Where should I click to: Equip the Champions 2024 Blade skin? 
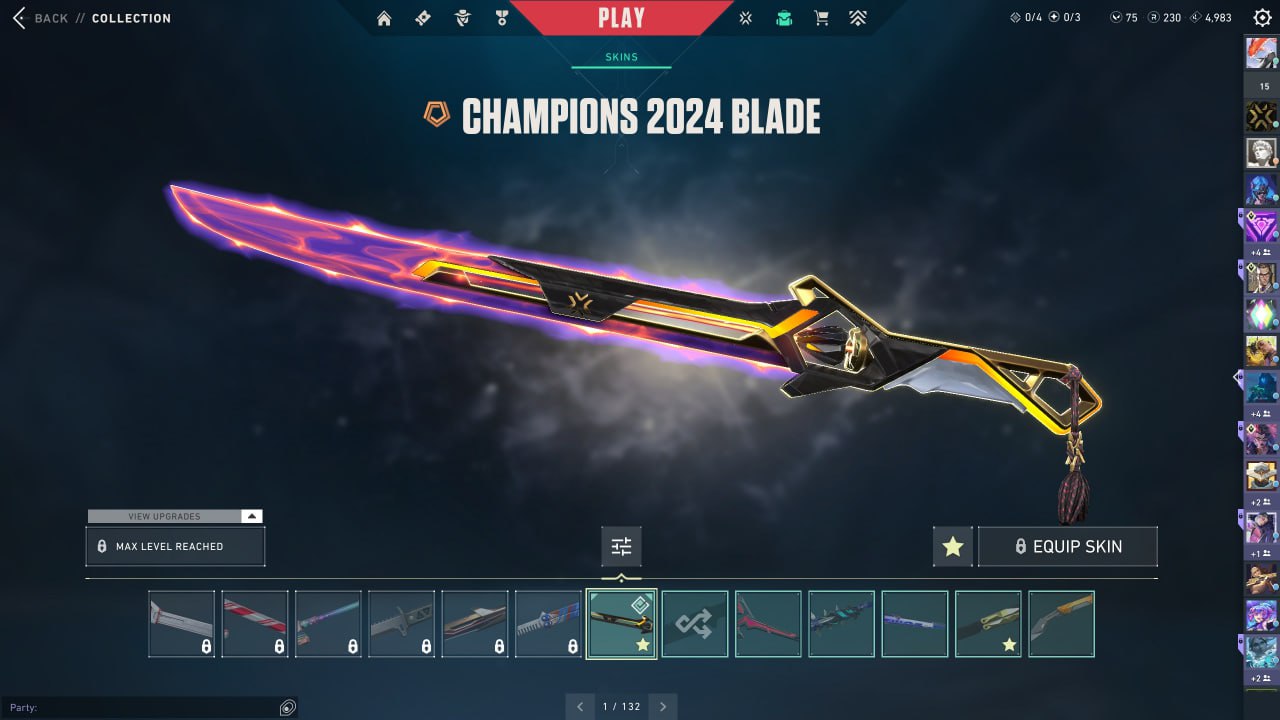pyautogui.click(x=1067, y=547)
